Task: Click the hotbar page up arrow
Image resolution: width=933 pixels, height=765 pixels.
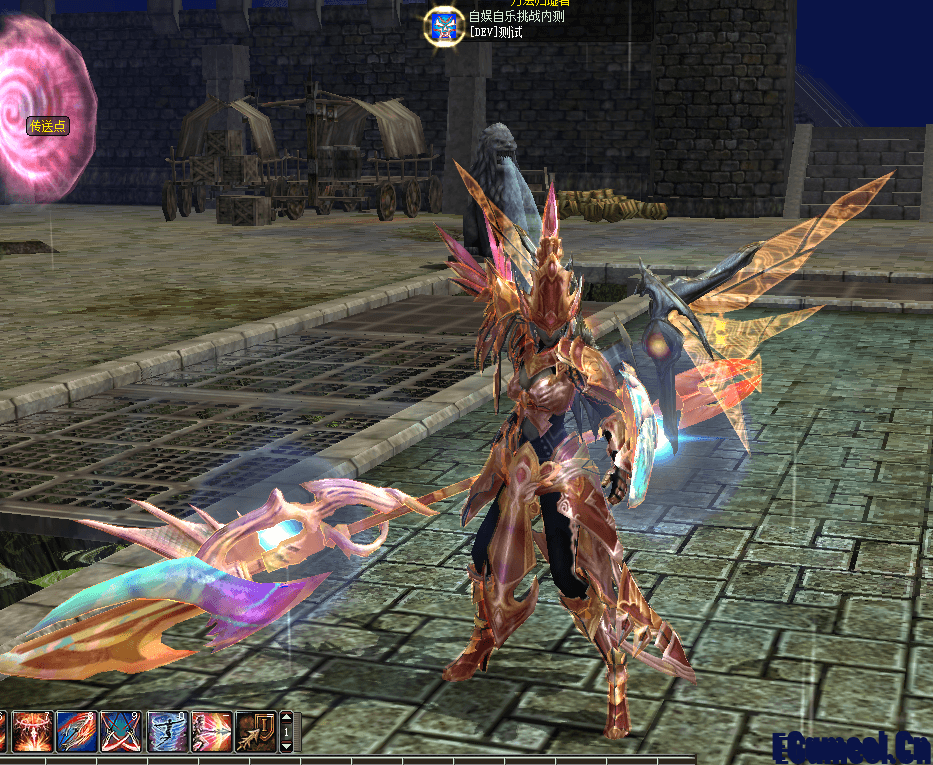Action: pos(286,718)
